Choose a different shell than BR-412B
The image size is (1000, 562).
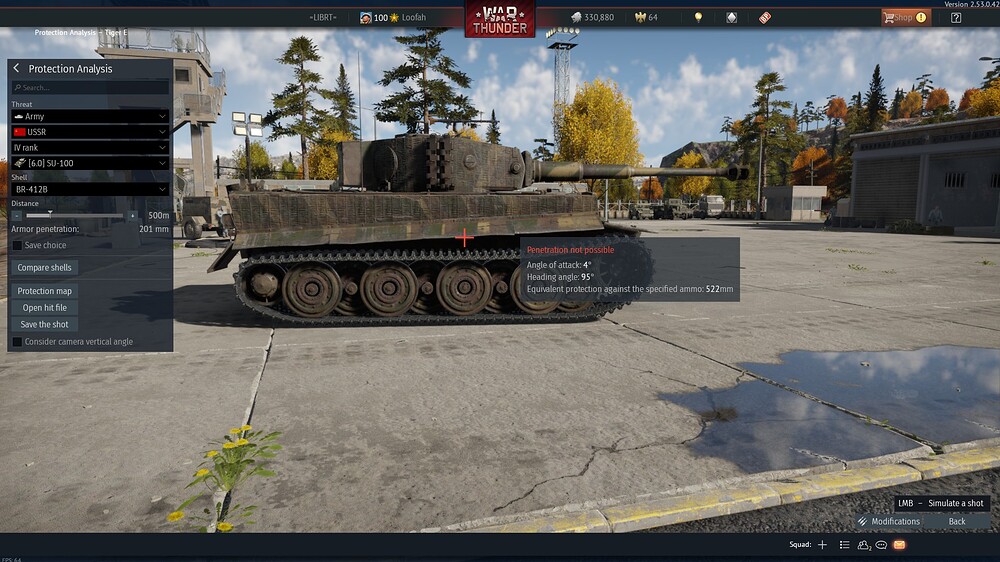coord(90,189)
